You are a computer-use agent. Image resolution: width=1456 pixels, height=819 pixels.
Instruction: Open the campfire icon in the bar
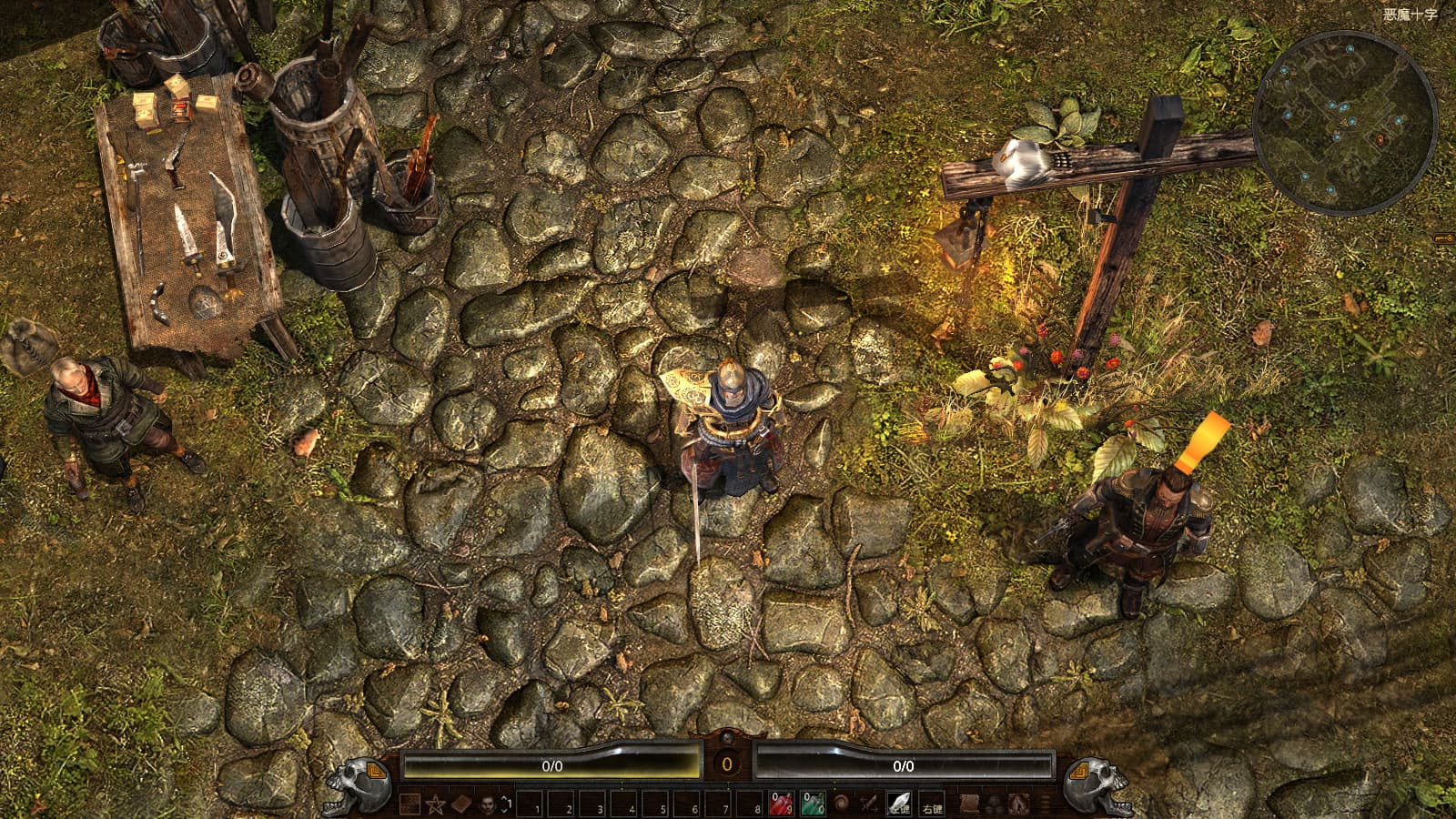click(1019, 804)
